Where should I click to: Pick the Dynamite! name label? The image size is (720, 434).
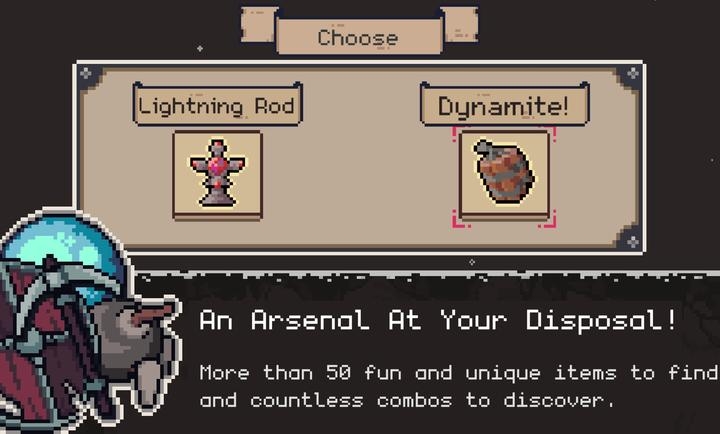[x=503, y=106]
